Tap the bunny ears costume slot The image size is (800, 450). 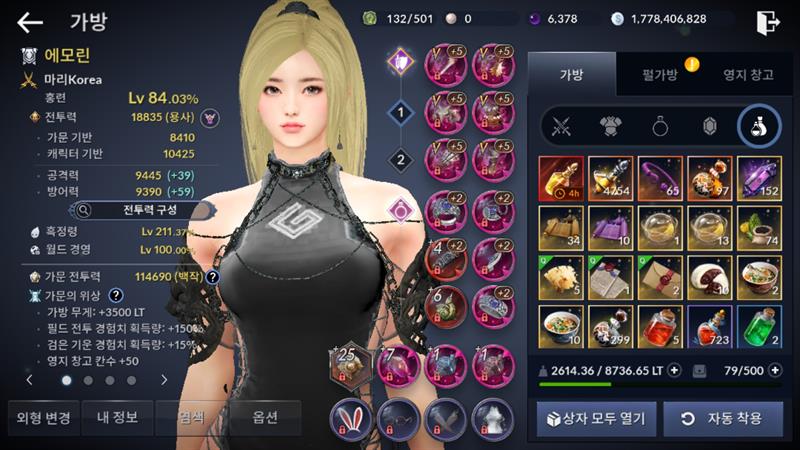[x=352, y=415]
